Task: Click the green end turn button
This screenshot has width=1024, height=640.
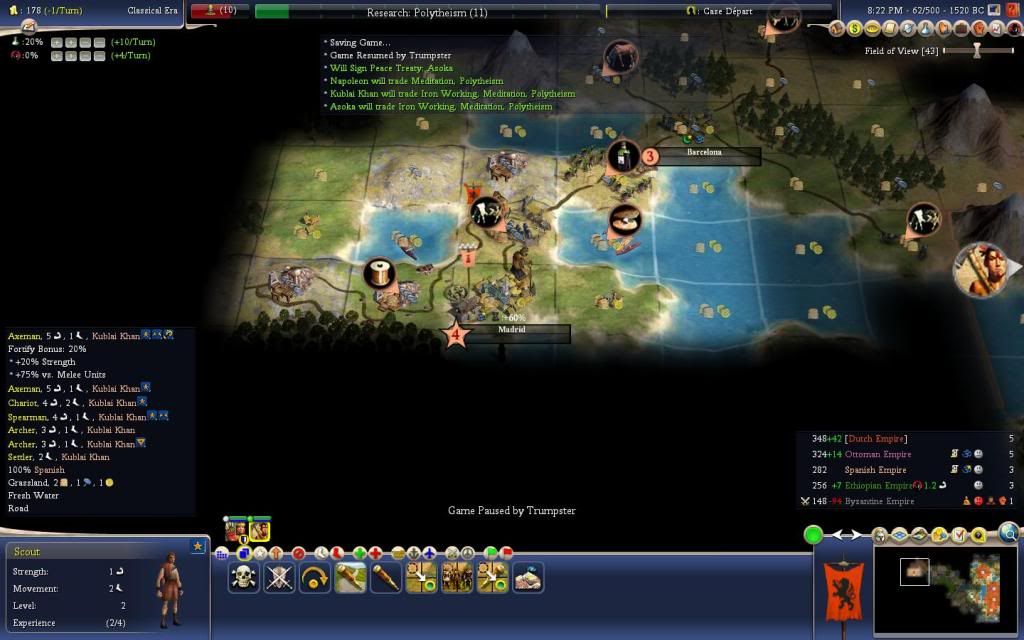Action: coord(814,535)
